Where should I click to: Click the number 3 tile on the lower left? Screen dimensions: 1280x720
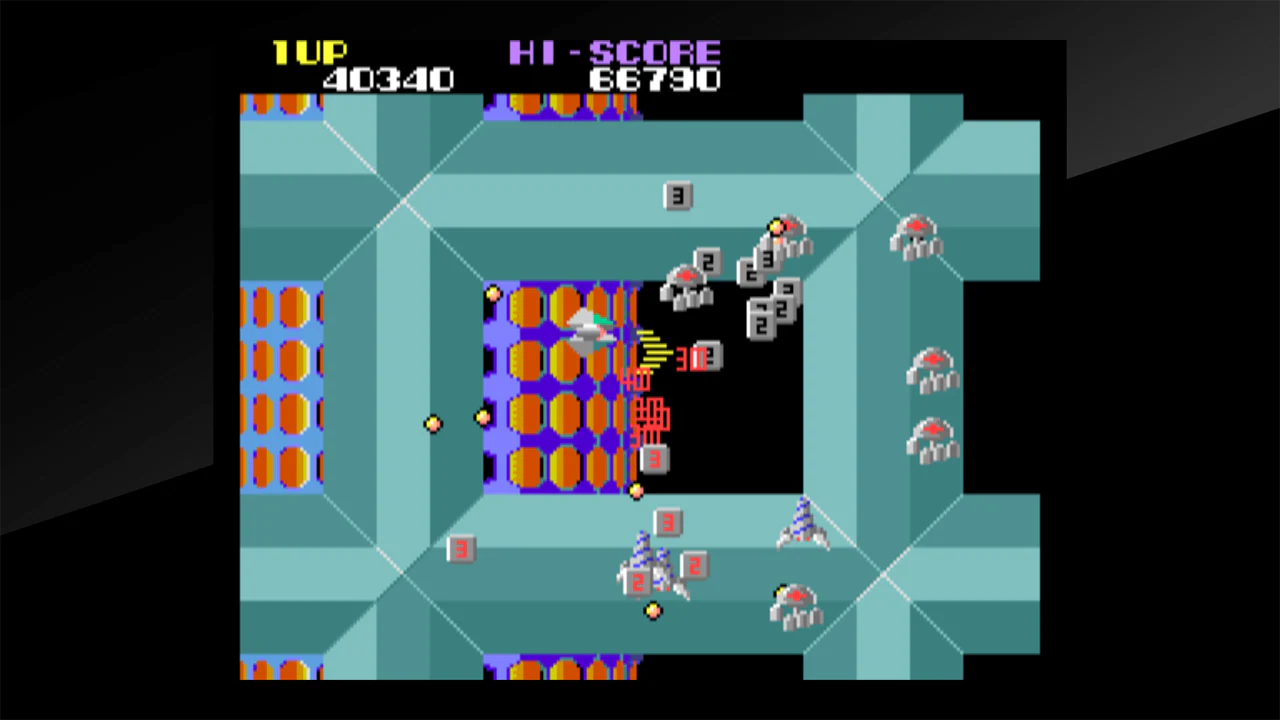[x=460, y=550]
